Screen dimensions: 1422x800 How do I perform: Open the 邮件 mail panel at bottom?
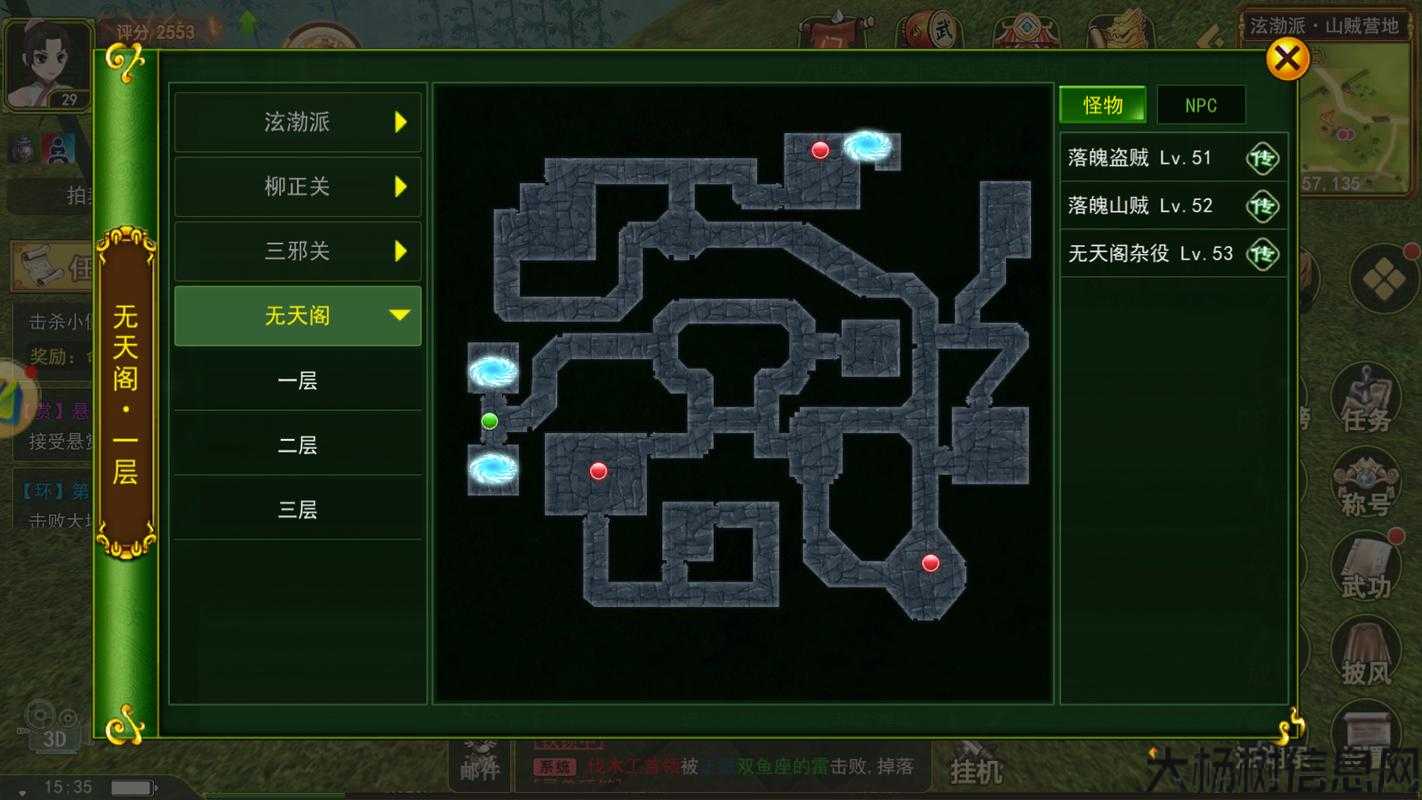[479, 765]
